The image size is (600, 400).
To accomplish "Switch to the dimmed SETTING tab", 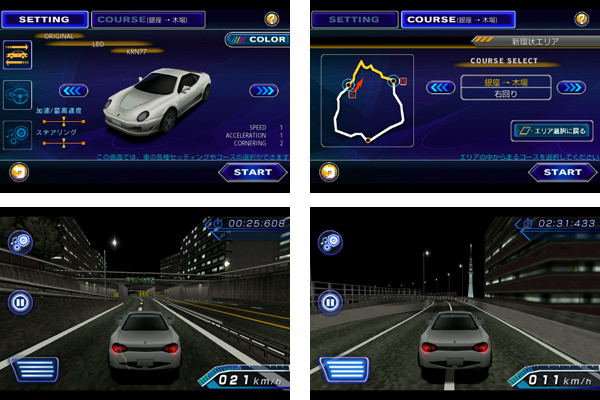I will click(353, 19).
